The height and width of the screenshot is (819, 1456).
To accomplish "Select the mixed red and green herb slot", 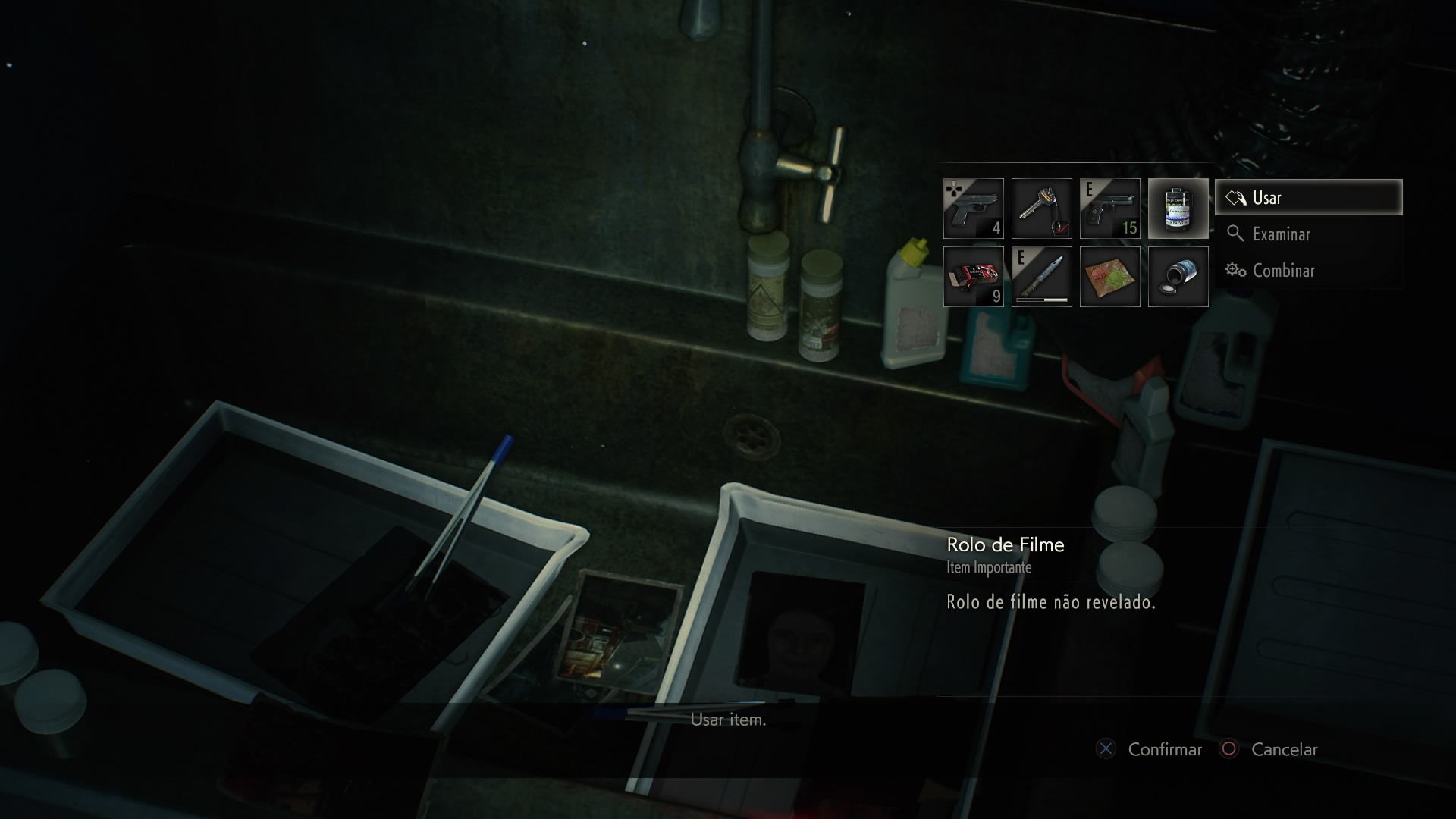I will 1110,277.
